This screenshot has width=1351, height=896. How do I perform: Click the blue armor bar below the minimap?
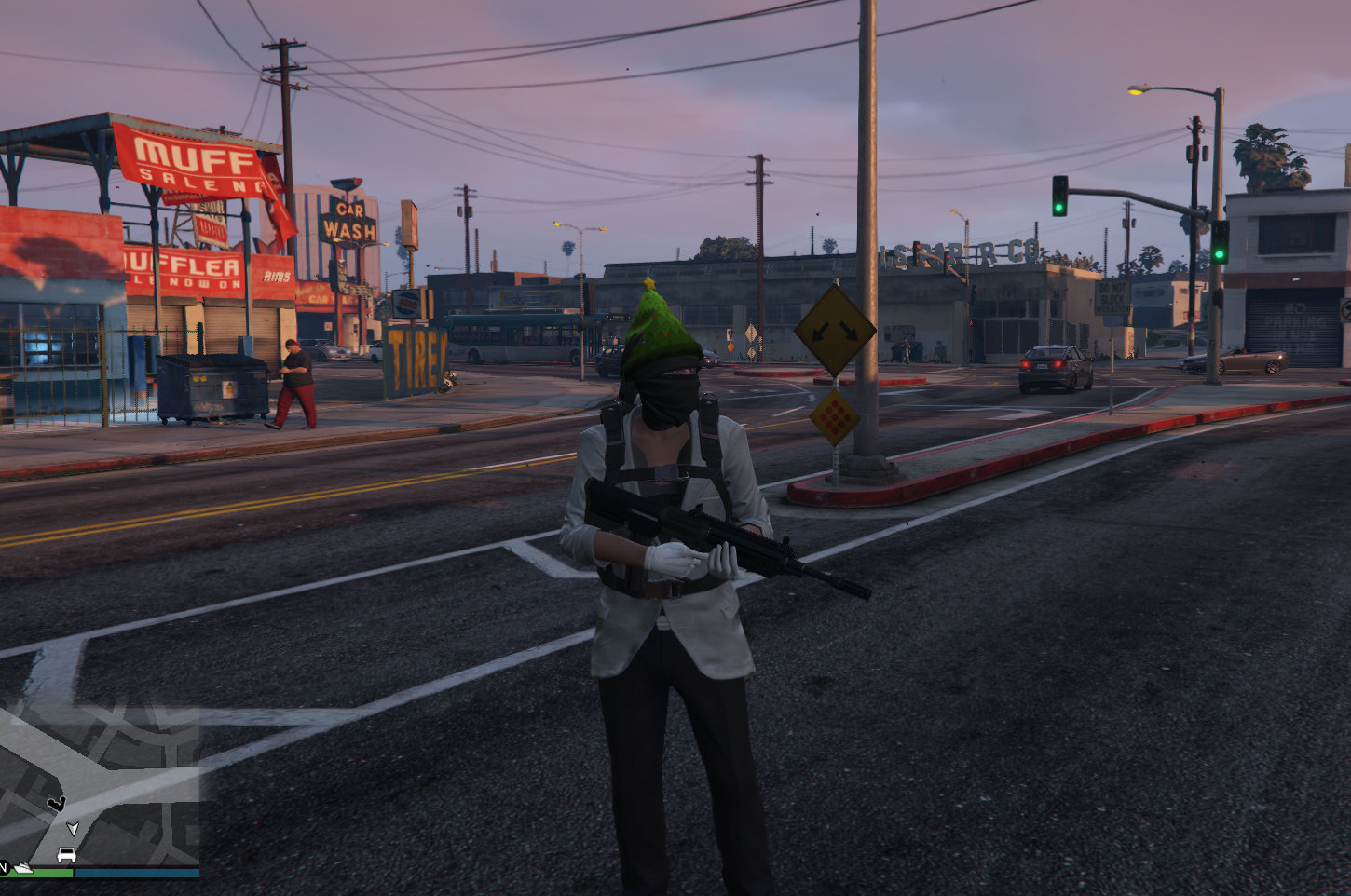coord(135,872)
